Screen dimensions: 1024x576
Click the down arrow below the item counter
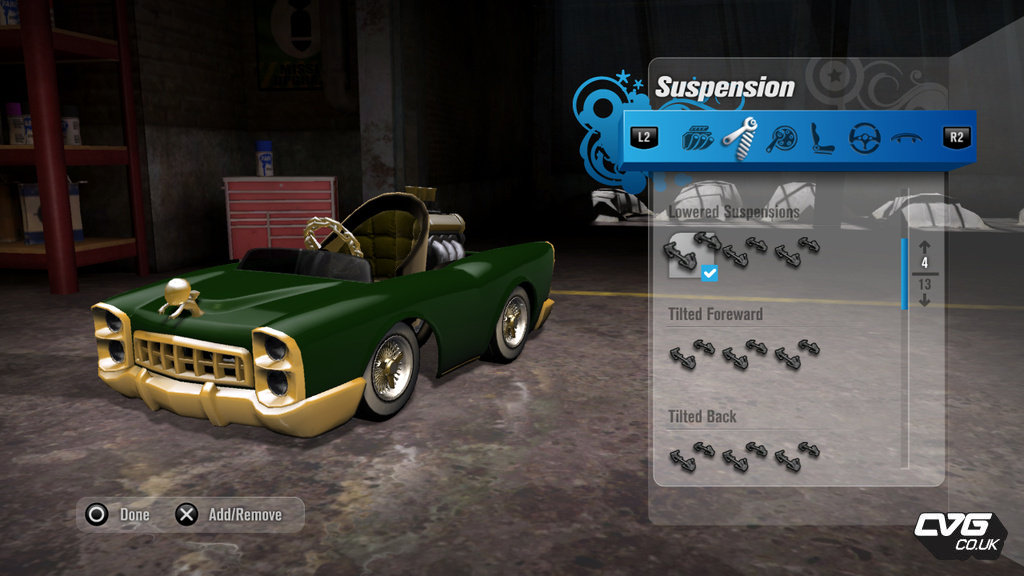(x=924, y=299)
